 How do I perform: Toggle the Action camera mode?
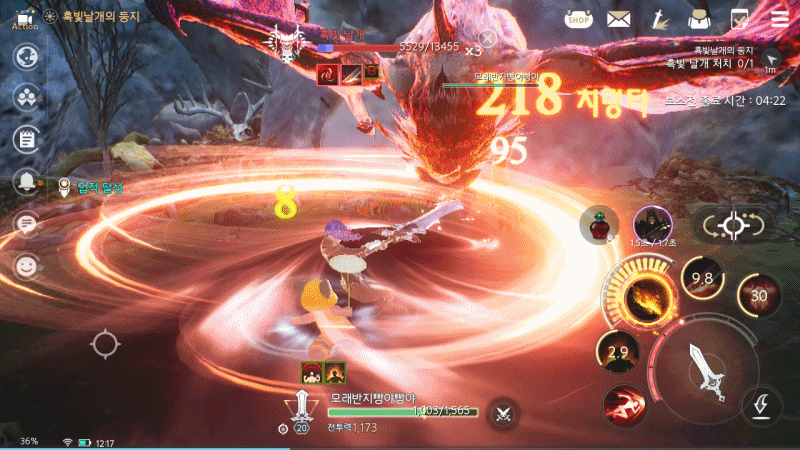[26, 18]
